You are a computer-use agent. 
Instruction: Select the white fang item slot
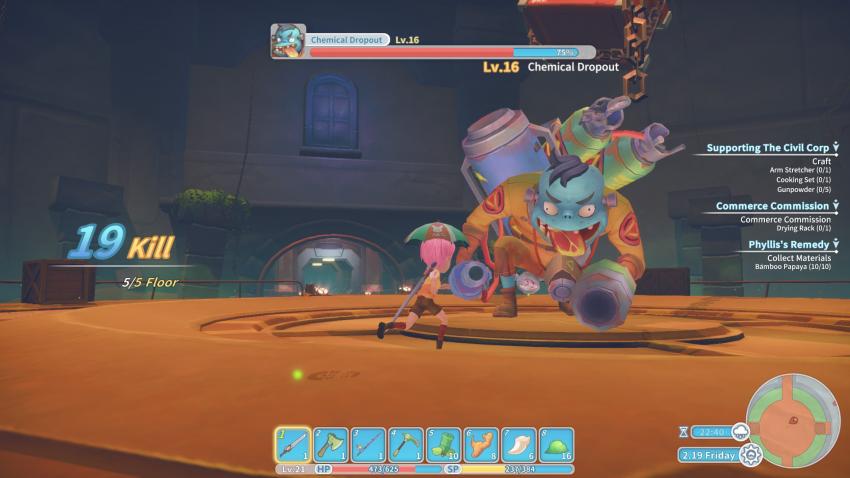[518, 444]
